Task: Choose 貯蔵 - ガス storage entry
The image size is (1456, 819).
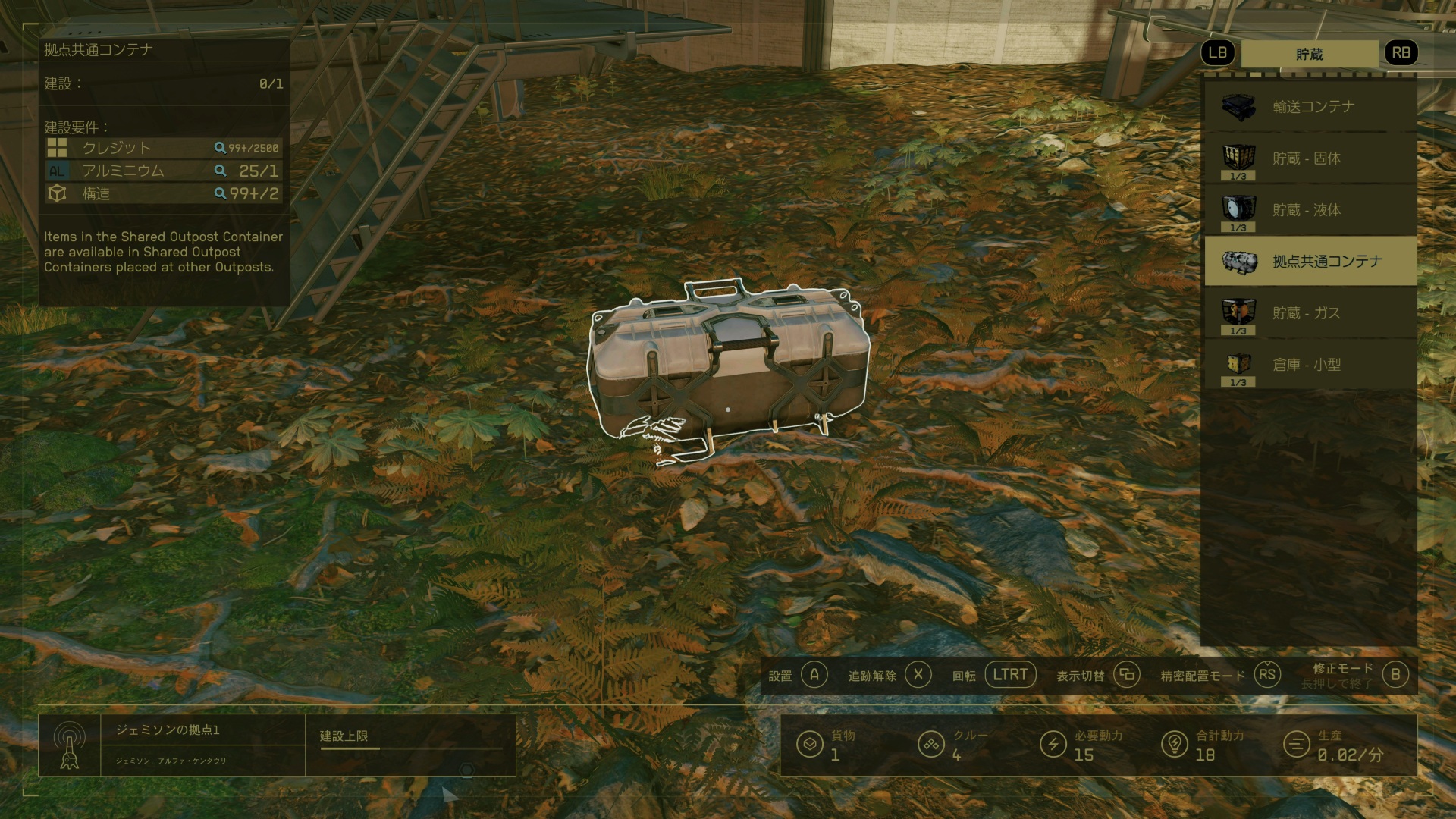Action: pyautogui.click(x=1310, y=313)
